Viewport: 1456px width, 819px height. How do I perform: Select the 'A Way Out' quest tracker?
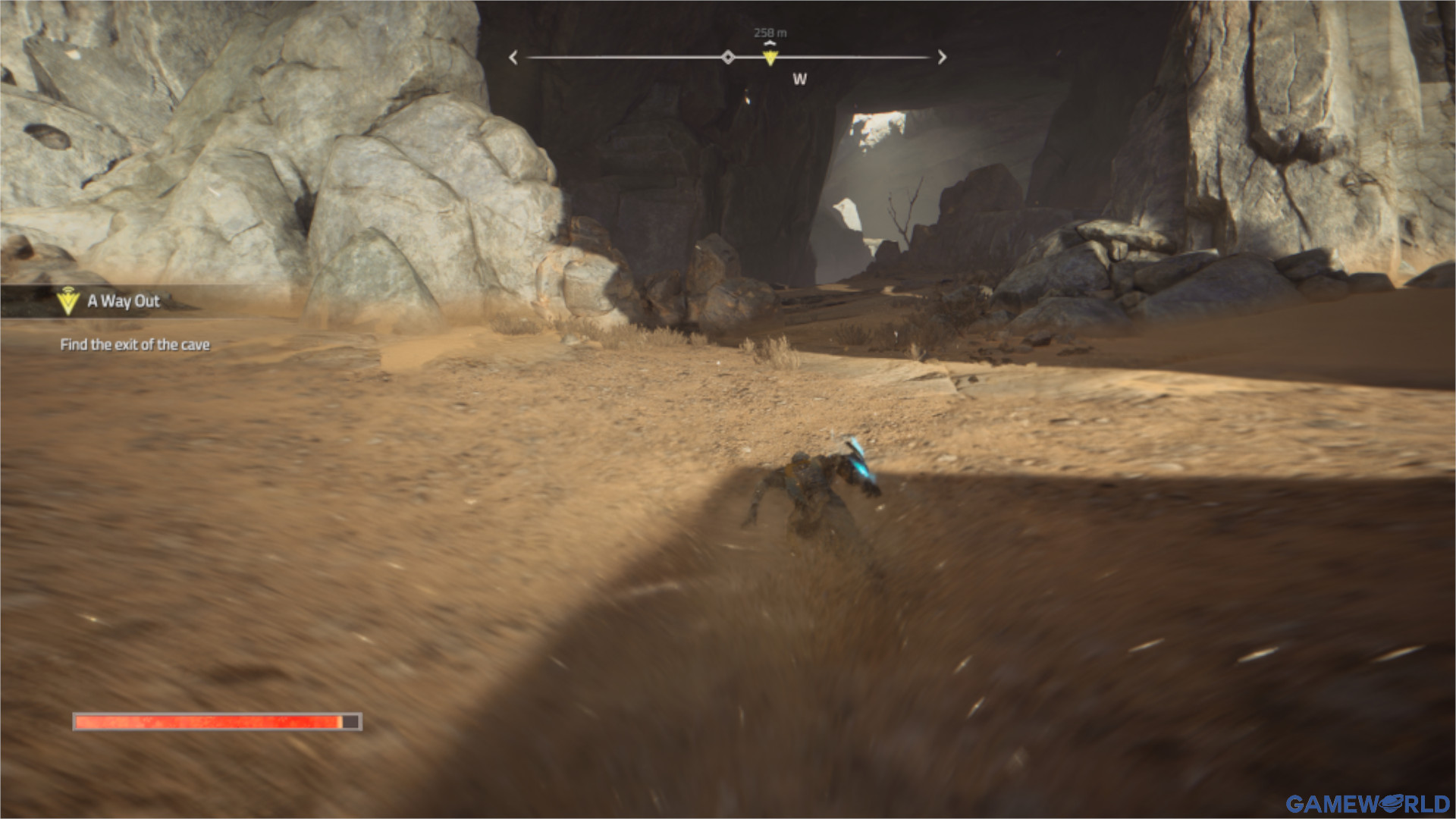(x=123, y=301)
